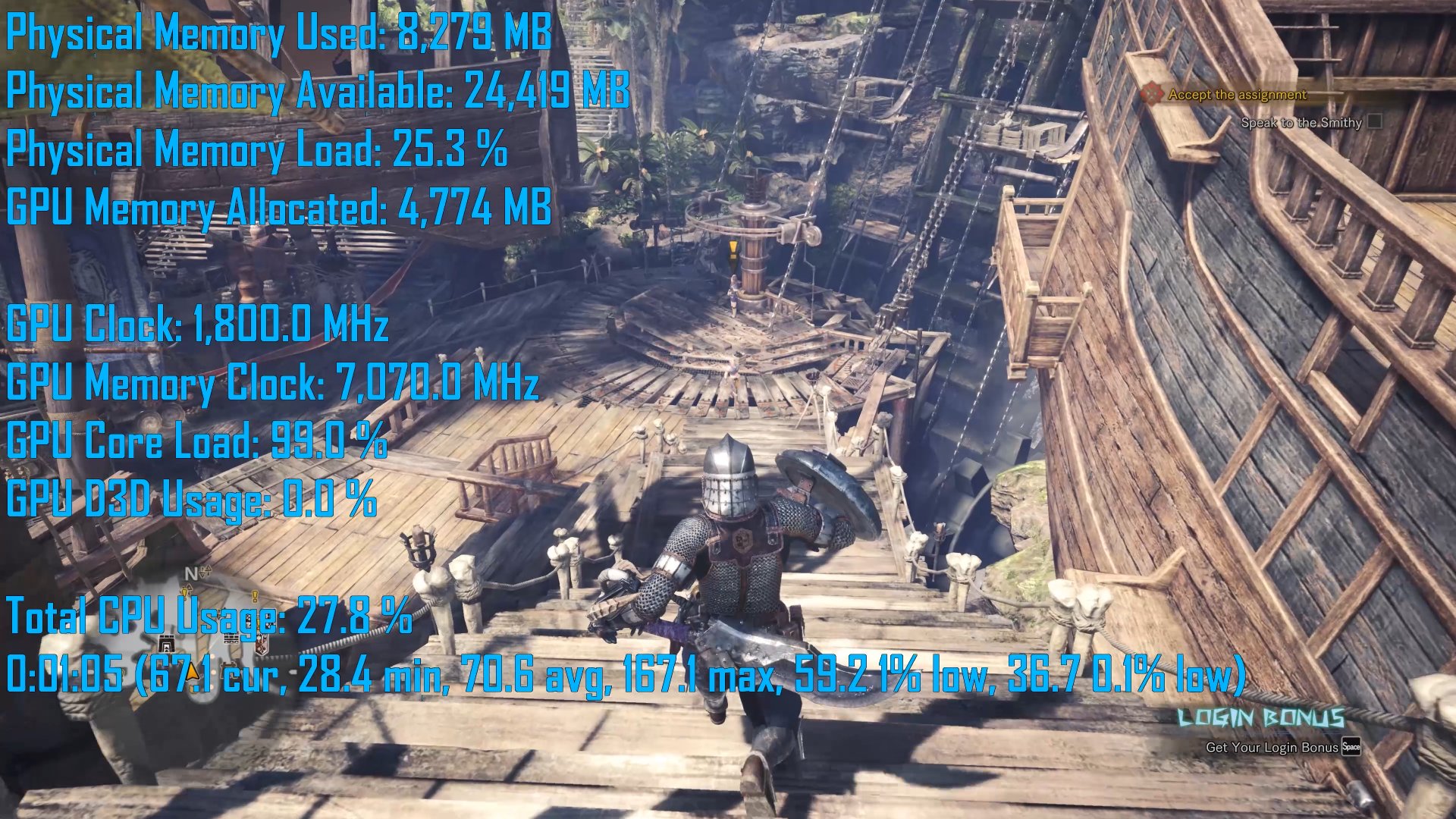
Task: Select the 'Accept the assignment' quest objective
Action: click(1237, 95)
